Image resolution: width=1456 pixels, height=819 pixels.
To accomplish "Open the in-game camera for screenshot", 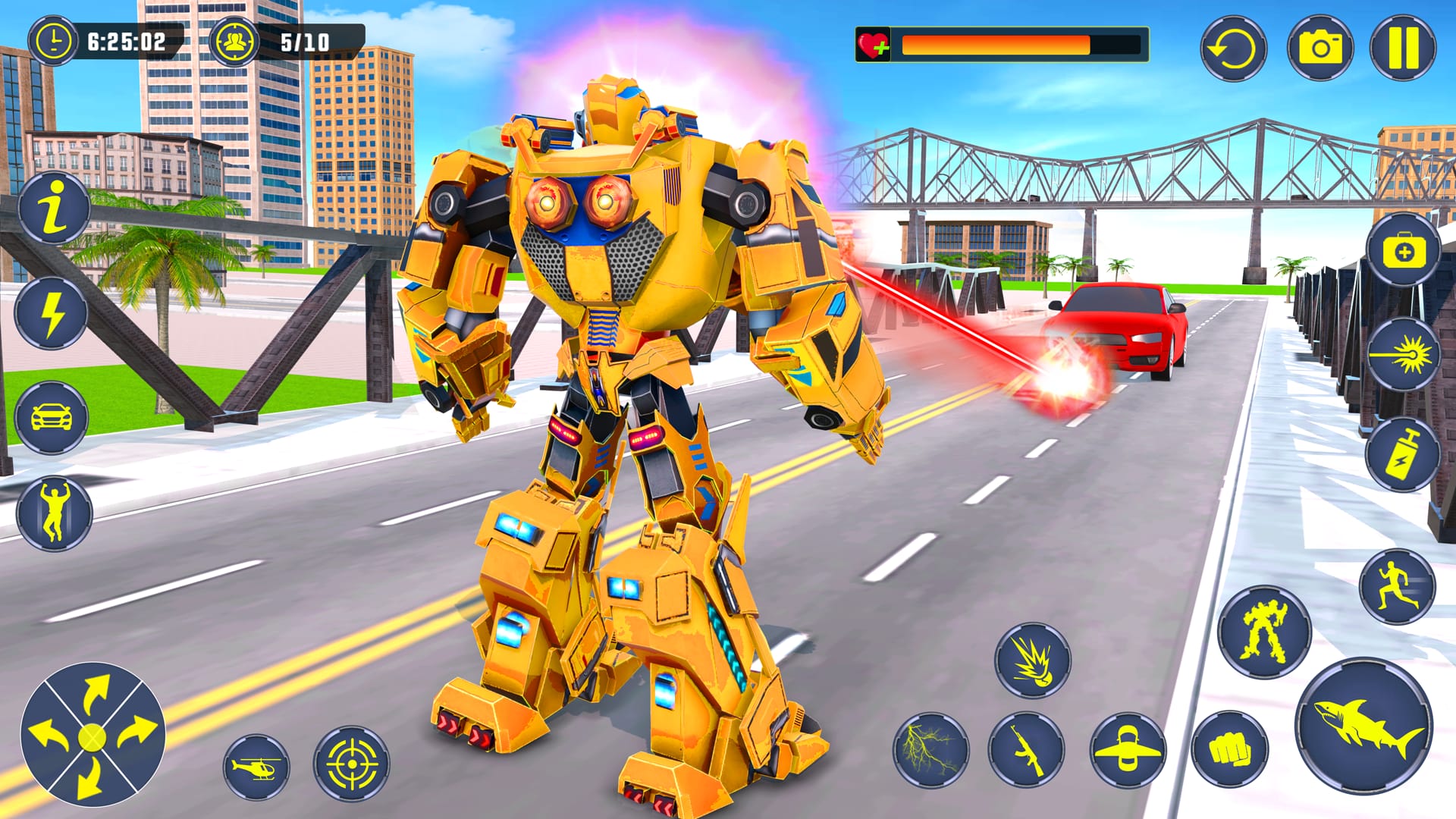I will click(x=1320, y=47).
